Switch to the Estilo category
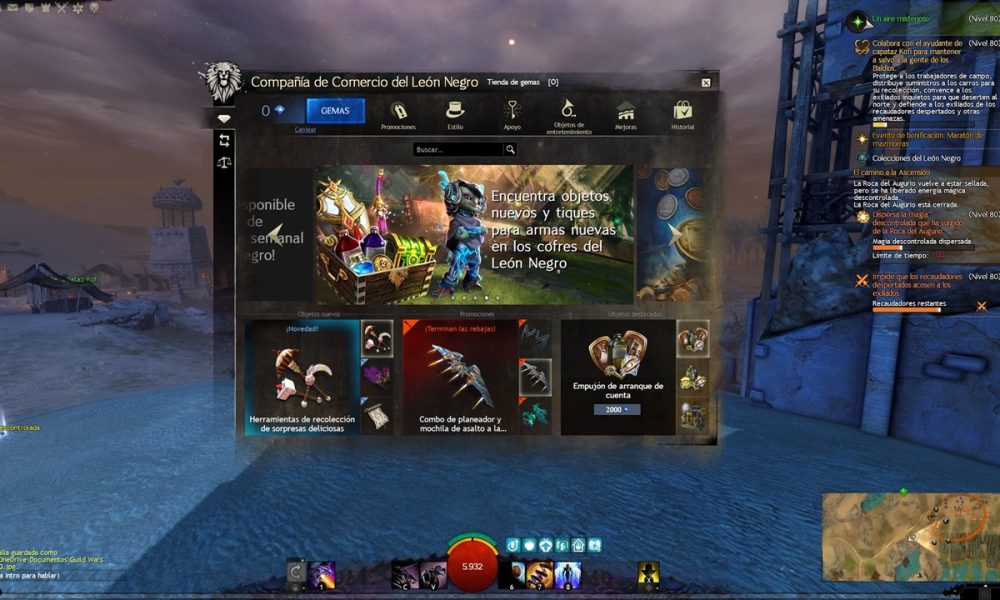Image resolution: width=1000 pixels, height=600 pixels. point(455,114)
